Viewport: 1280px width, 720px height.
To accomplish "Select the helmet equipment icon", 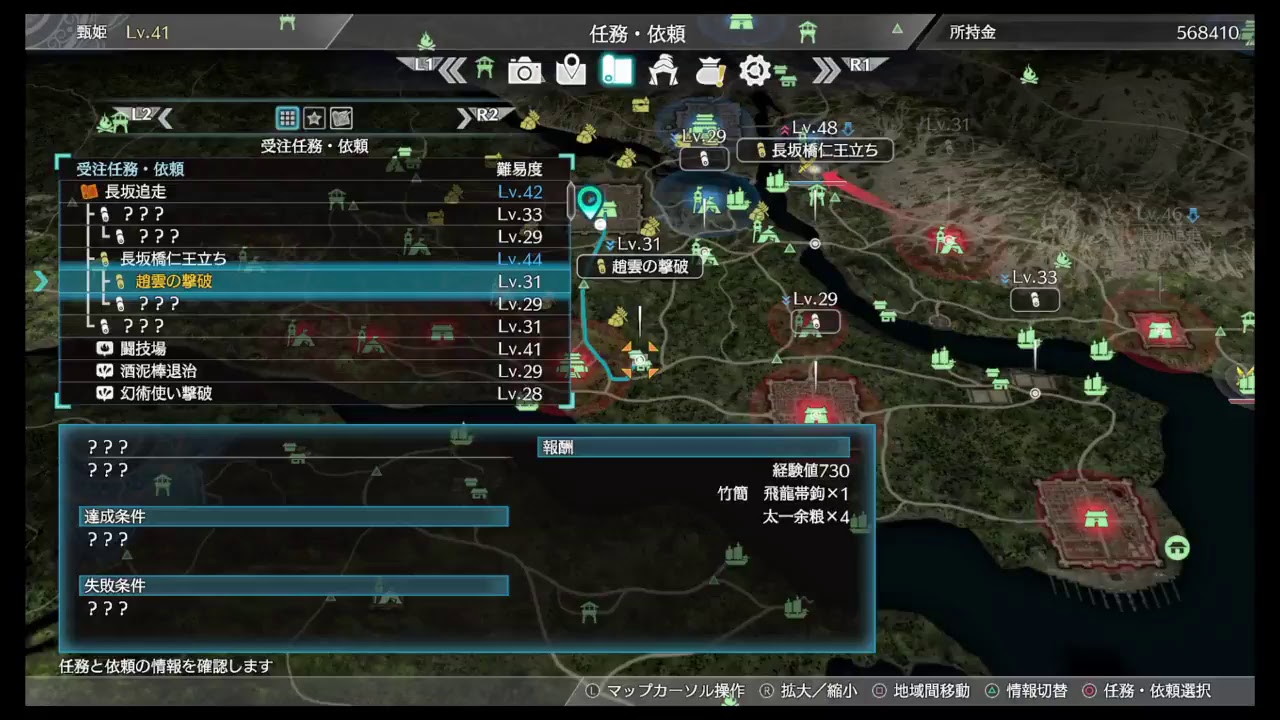I will click(x=663, y=71).
